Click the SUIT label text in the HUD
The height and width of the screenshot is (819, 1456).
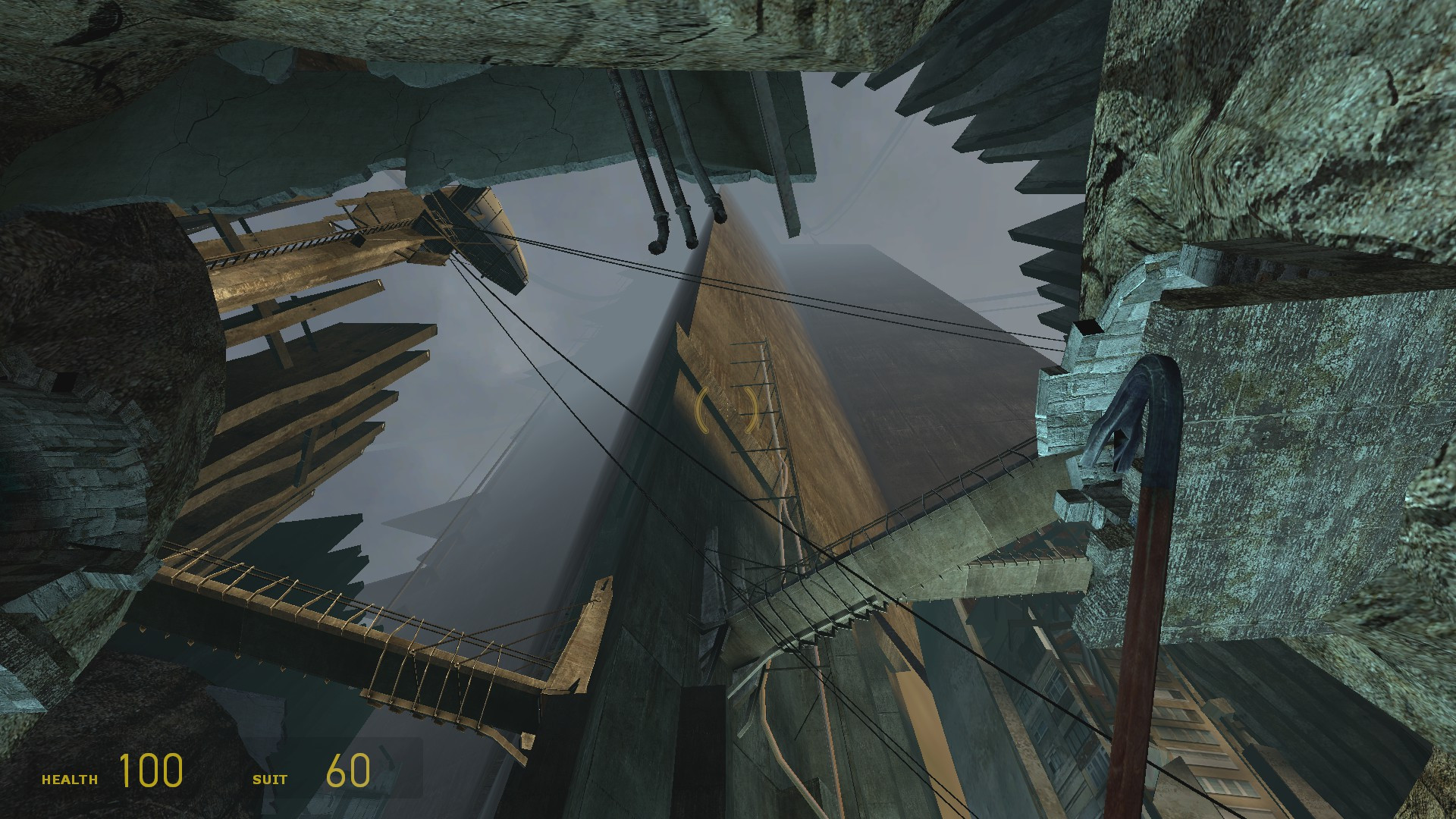[271, 777]
